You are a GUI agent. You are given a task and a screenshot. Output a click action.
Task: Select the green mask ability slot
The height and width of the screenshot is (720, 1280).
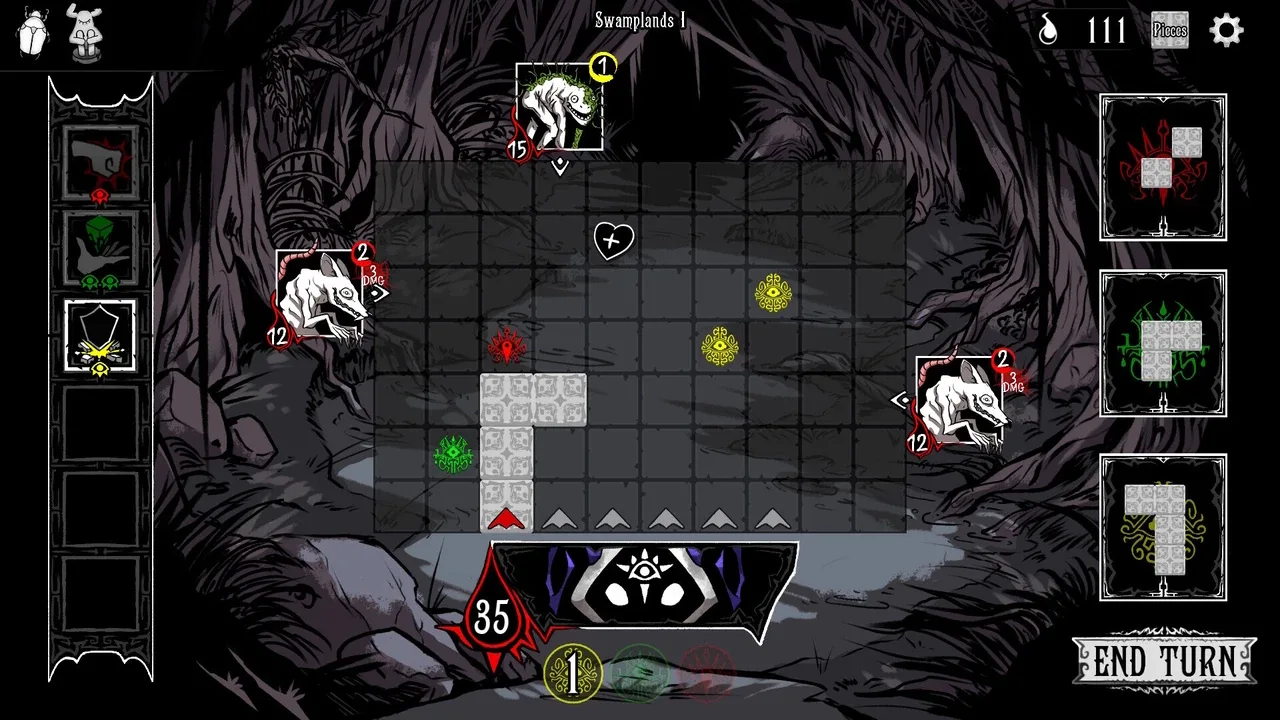tap(100, 248)
